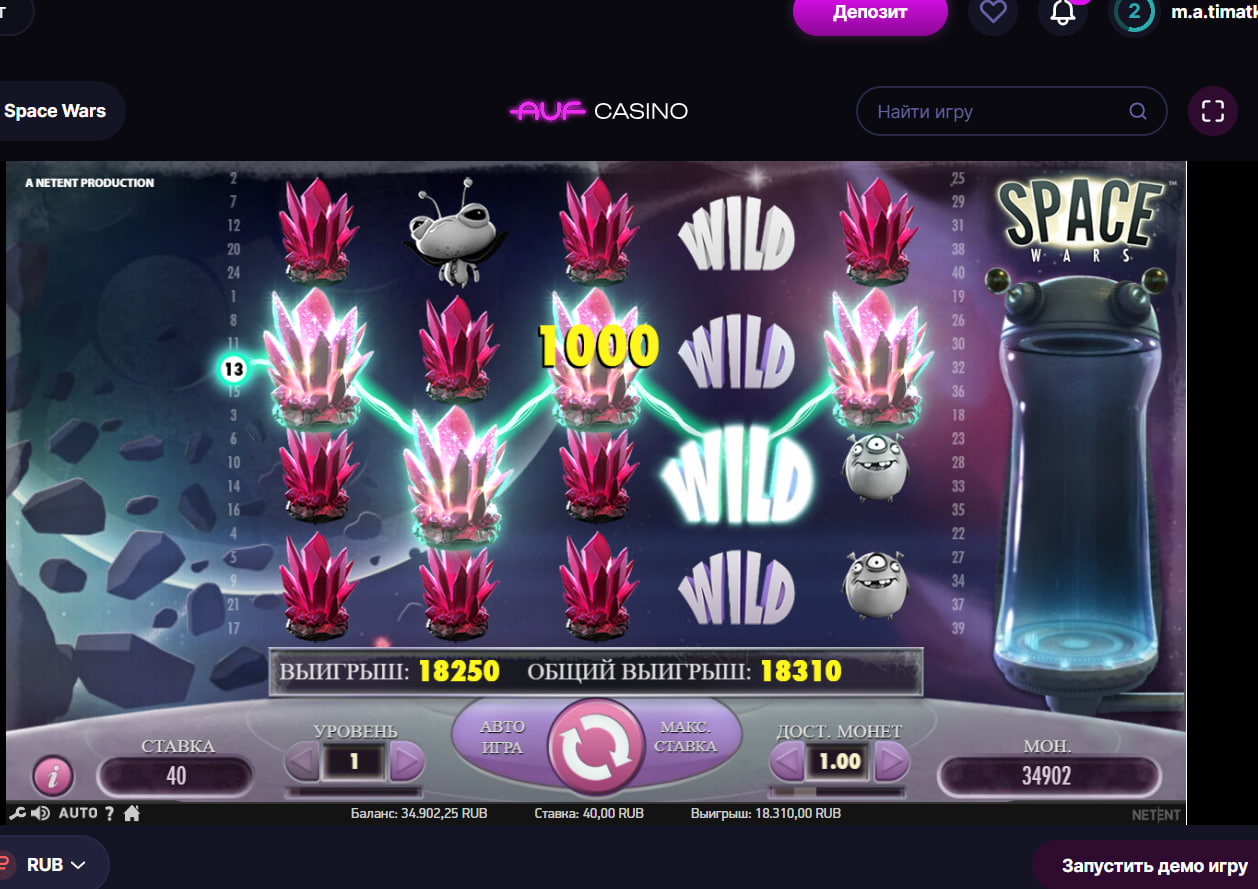Toggle sound with the speaker icon
Image resolution: width=1258 pixels, height=889 pixels.
coord(40,814)
